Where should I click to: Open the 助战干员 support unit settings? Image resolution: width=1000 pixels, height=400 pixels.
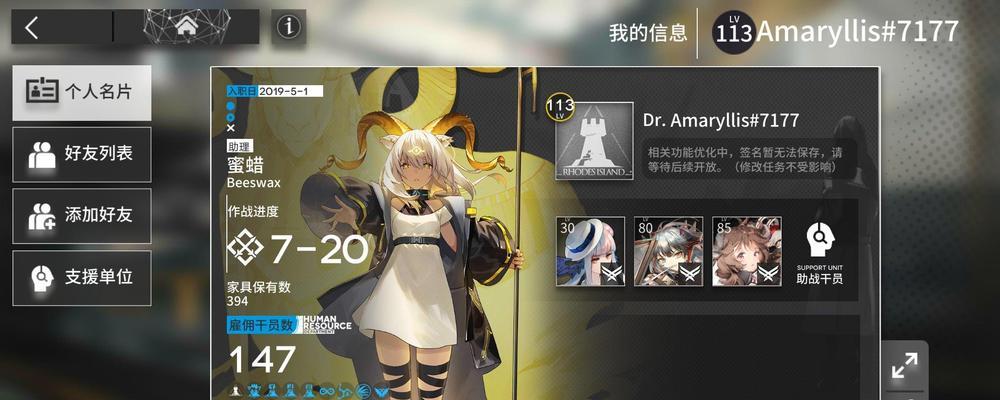tap(820, 251)
